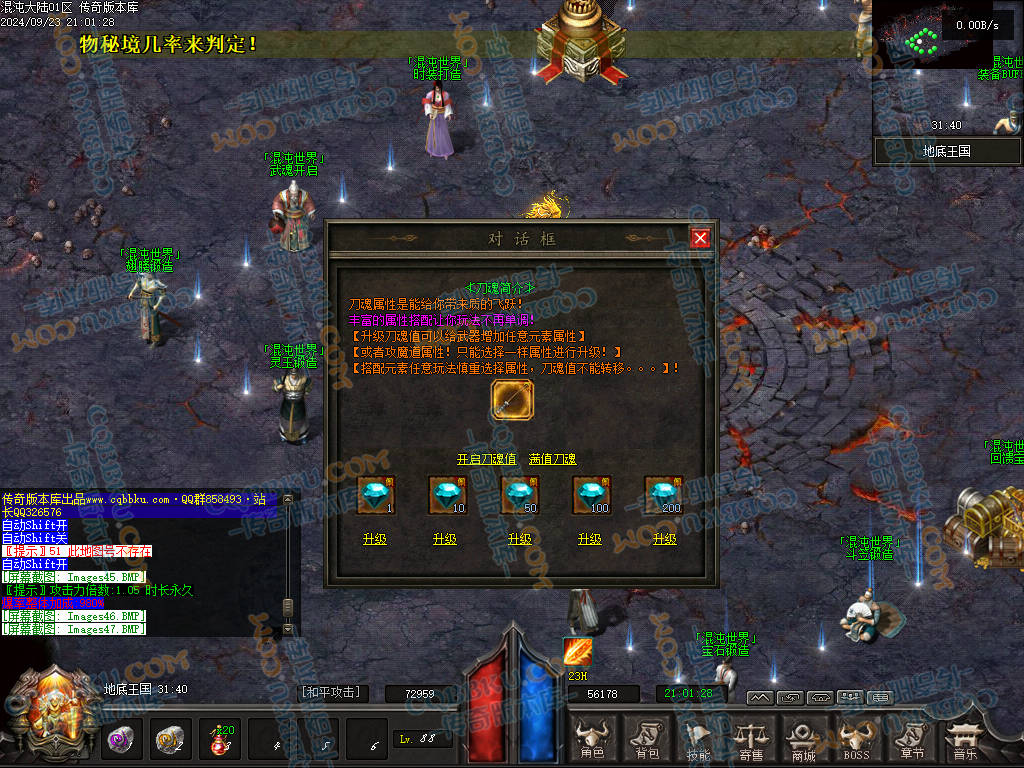The image size is (1024, 768).
Task: Toggle the 音乐 music button
Action: pos(964,740)
